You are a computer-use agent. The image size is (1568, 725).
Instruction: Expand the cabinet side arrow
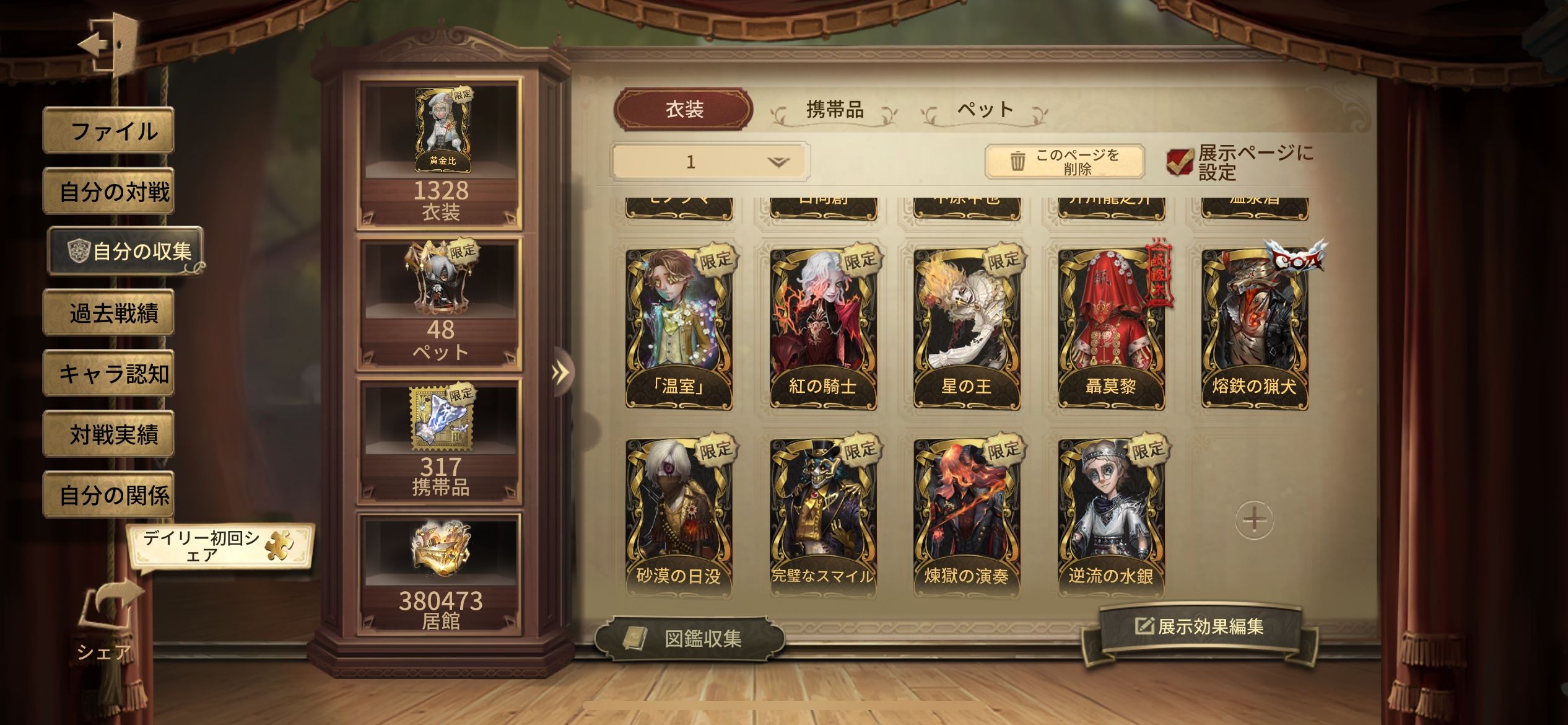560,372
